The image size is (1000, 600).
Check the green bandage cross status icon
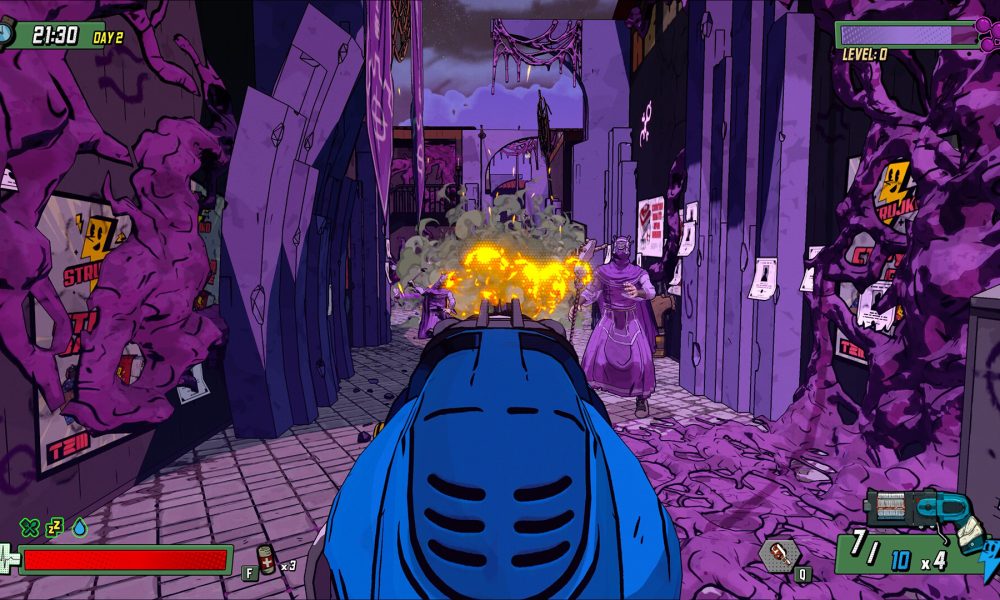click(30, 527)
